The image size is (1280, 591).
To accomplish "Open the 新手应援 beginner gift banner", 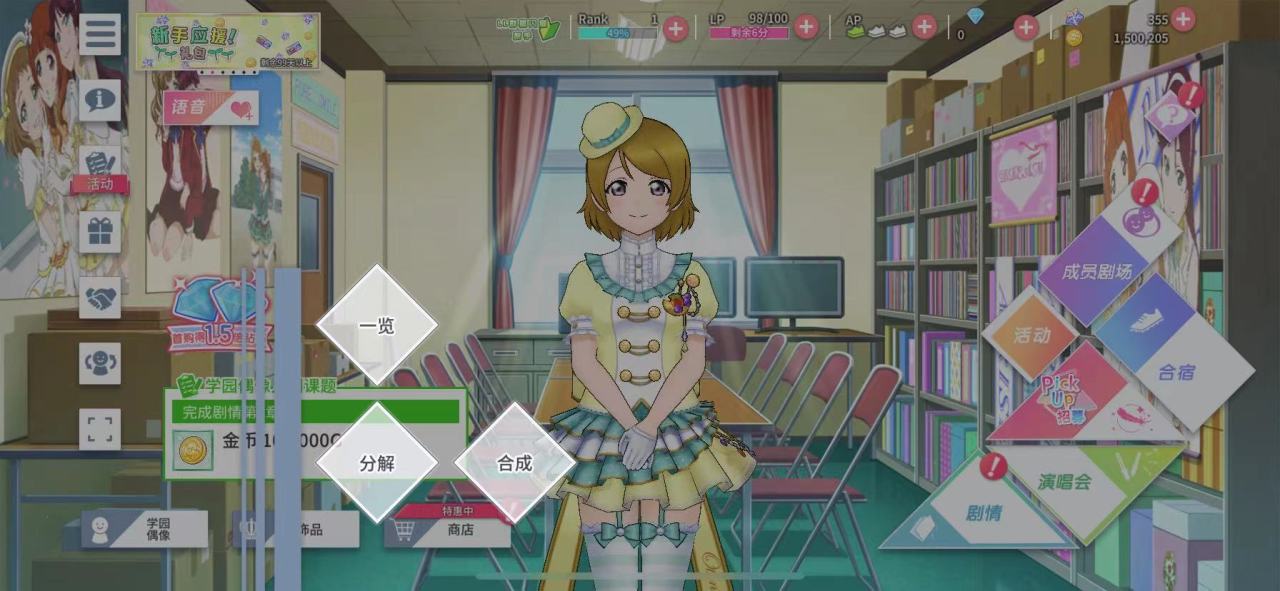I will pos(228,42).
